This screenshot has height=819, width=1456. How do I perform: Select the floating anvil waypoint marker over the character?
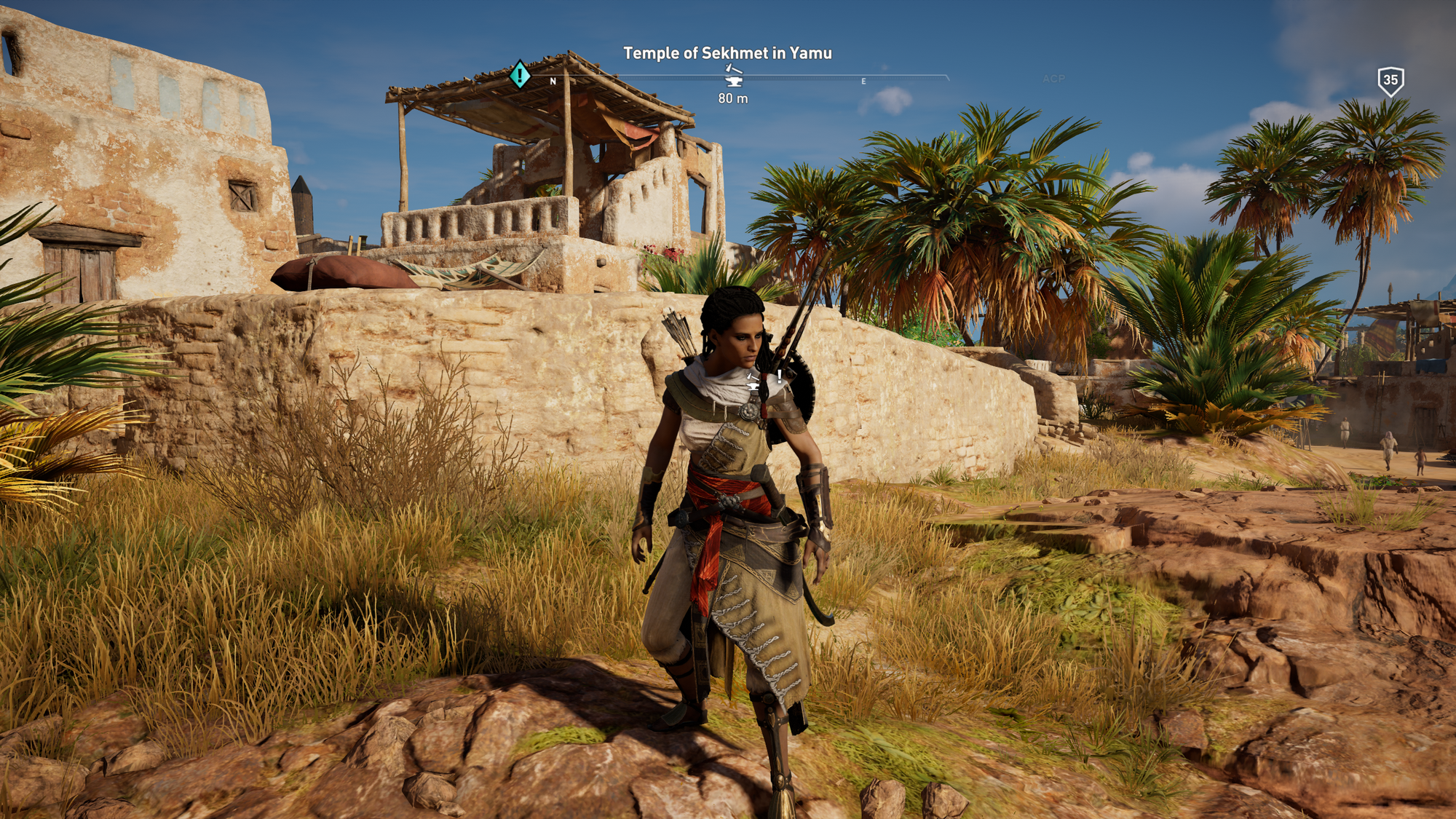click(753, 380)
